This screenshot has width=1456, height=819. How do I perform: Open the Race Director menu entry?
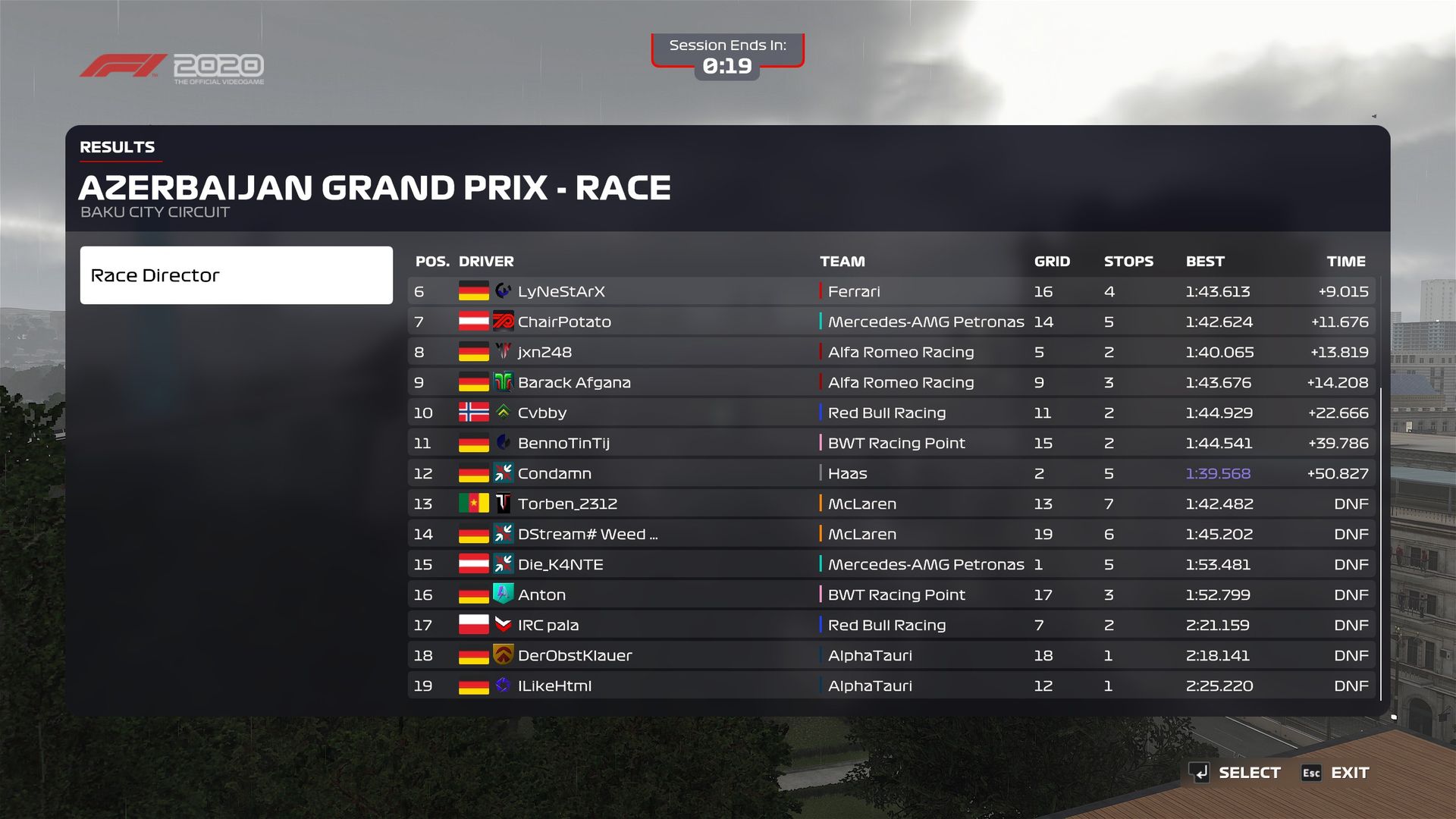point(236,275)
